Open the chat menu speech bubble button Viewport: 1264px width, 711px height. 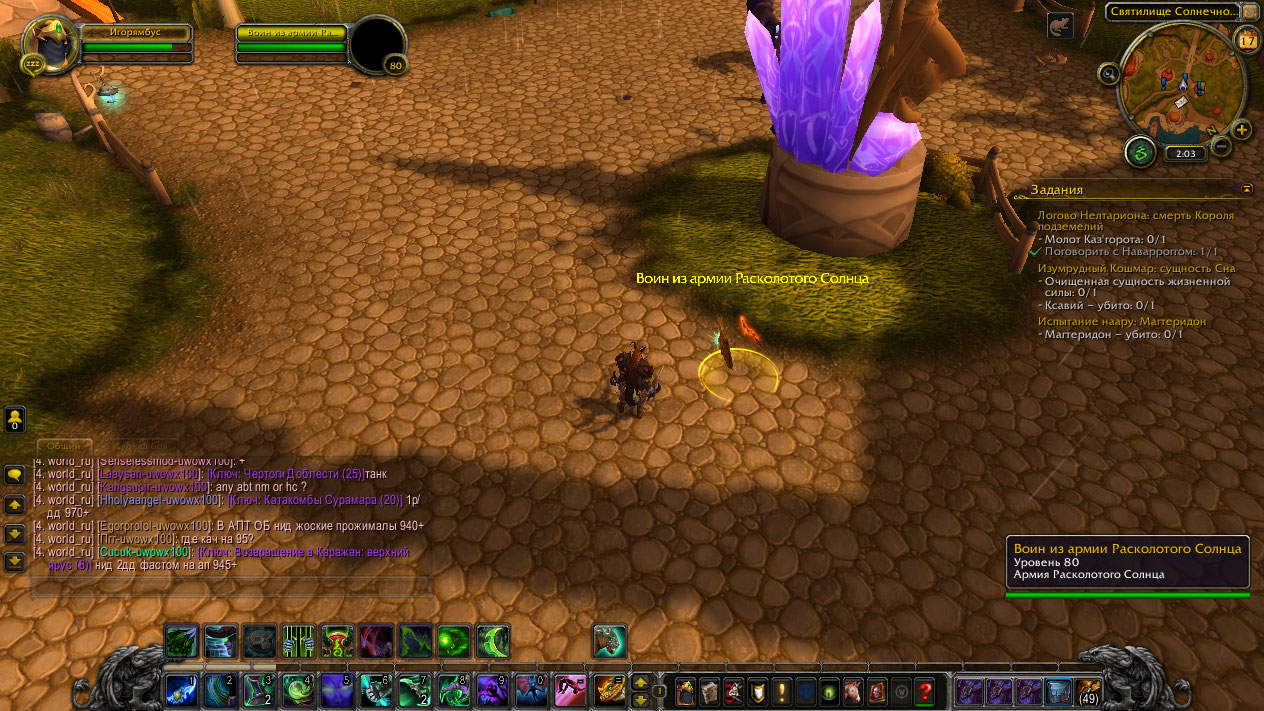15,475
